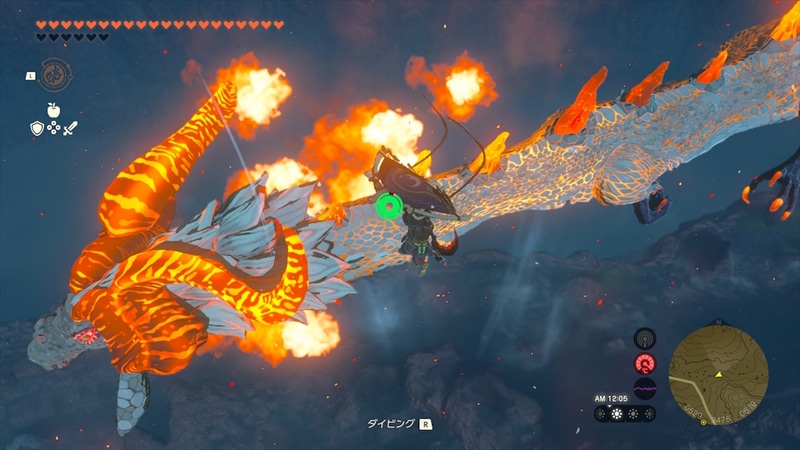Click the highlighted sun weather forecast icon
The image size is (800, 450).
616,413
